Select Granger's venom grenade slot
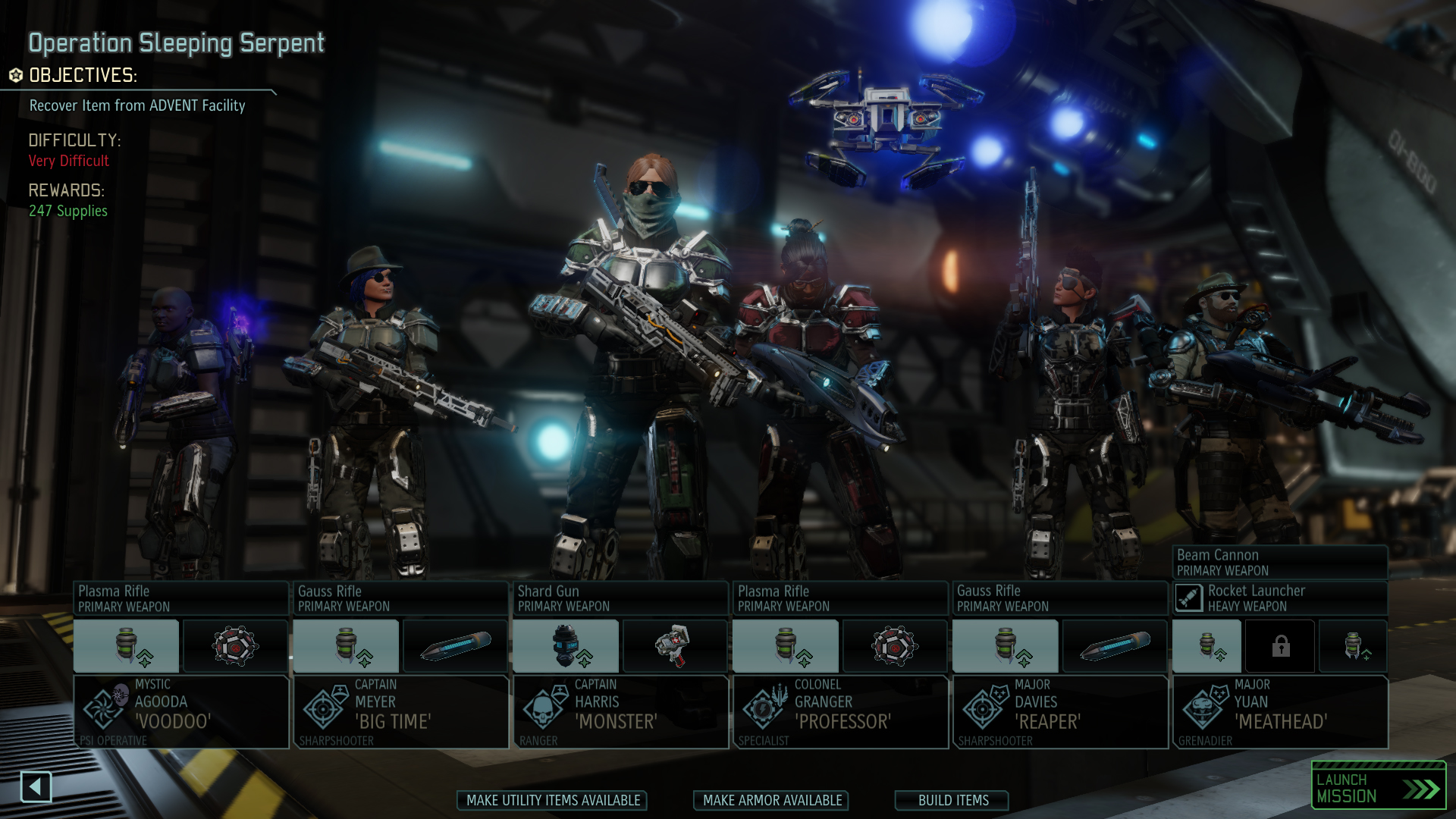 786,645
